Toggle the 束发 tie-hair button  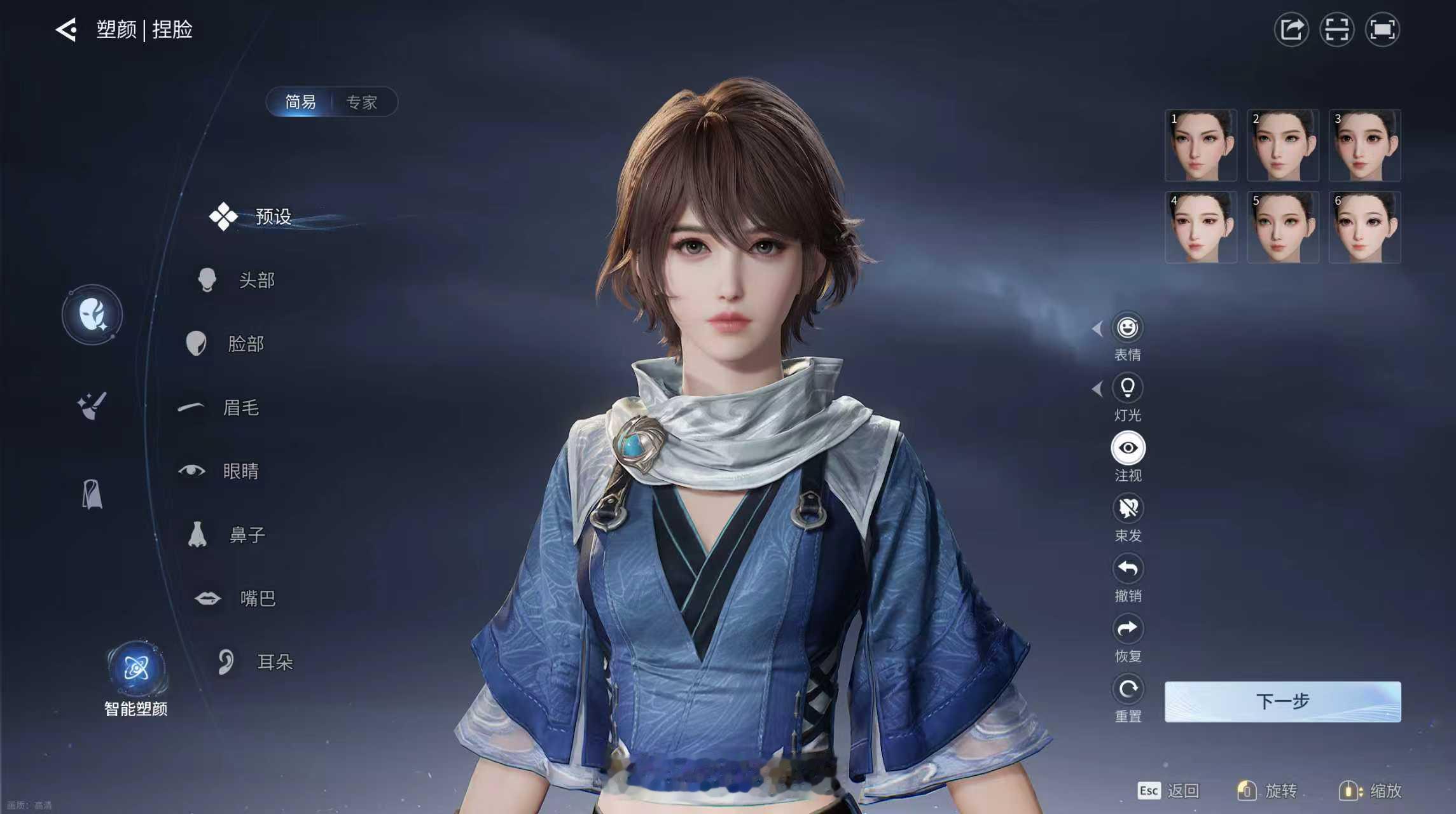[x=1128, y=508]
